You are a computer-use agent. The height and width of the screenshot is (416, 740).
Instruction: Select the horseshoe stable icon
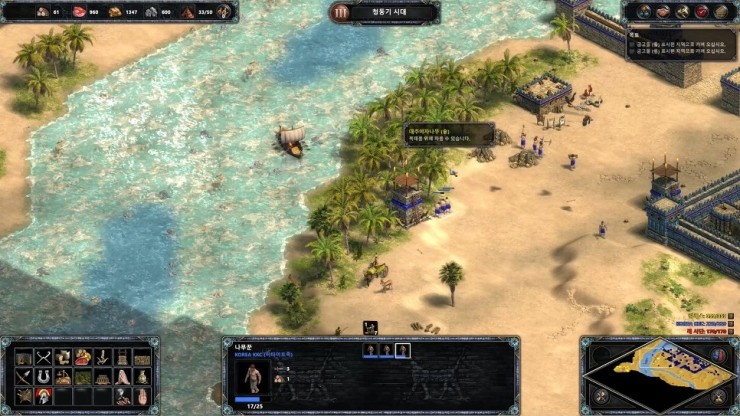(x=44, y=377)
